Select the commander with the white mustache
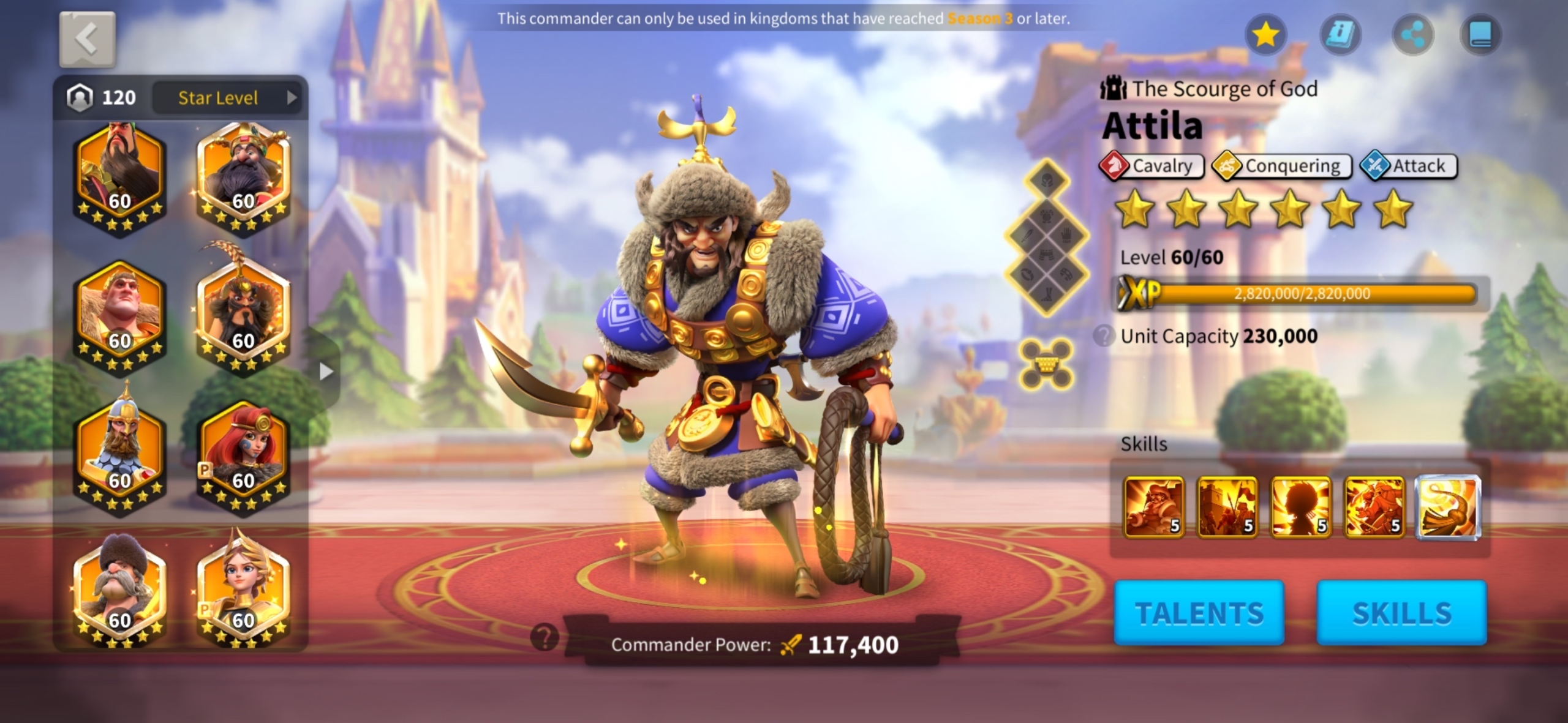This screenshot has height=723, width=1568. pos(119,592)
